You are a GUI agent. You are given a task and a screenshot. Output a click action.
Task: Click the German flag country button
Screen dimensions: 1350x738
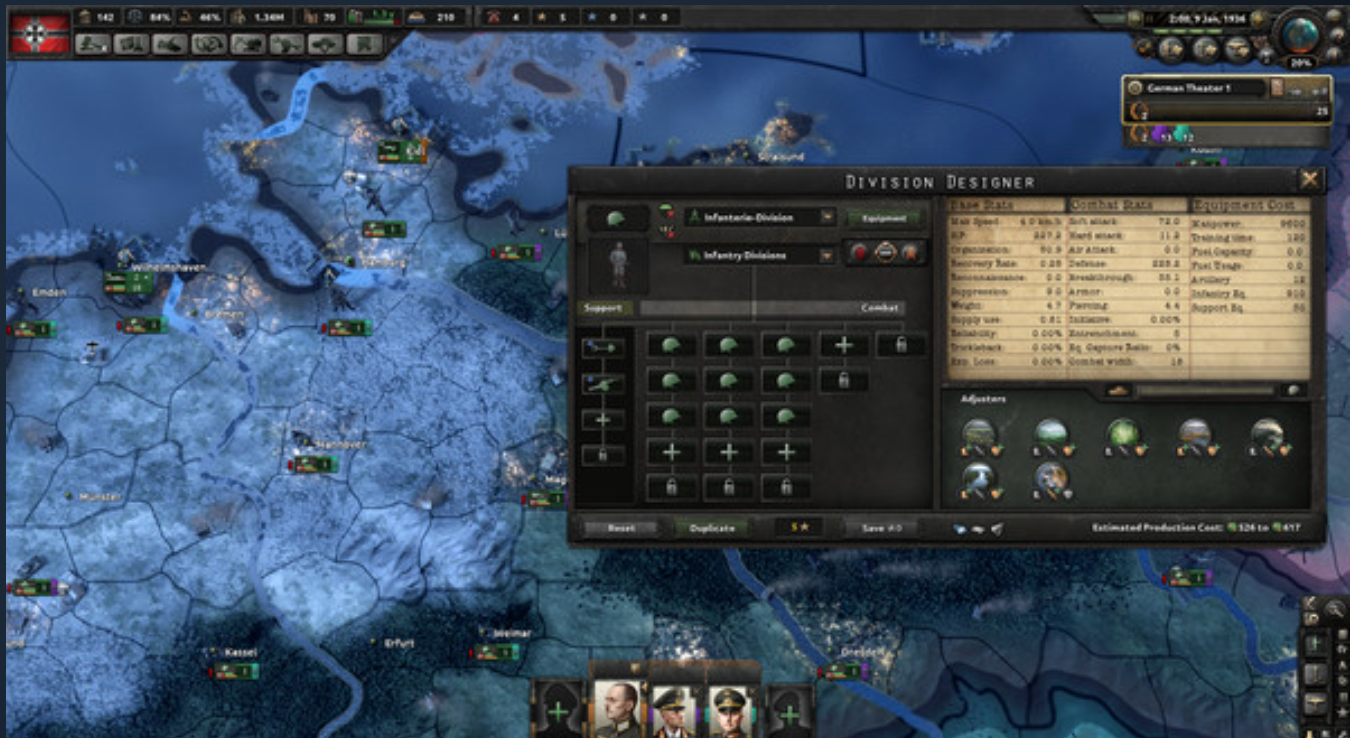tap(40, 33)
